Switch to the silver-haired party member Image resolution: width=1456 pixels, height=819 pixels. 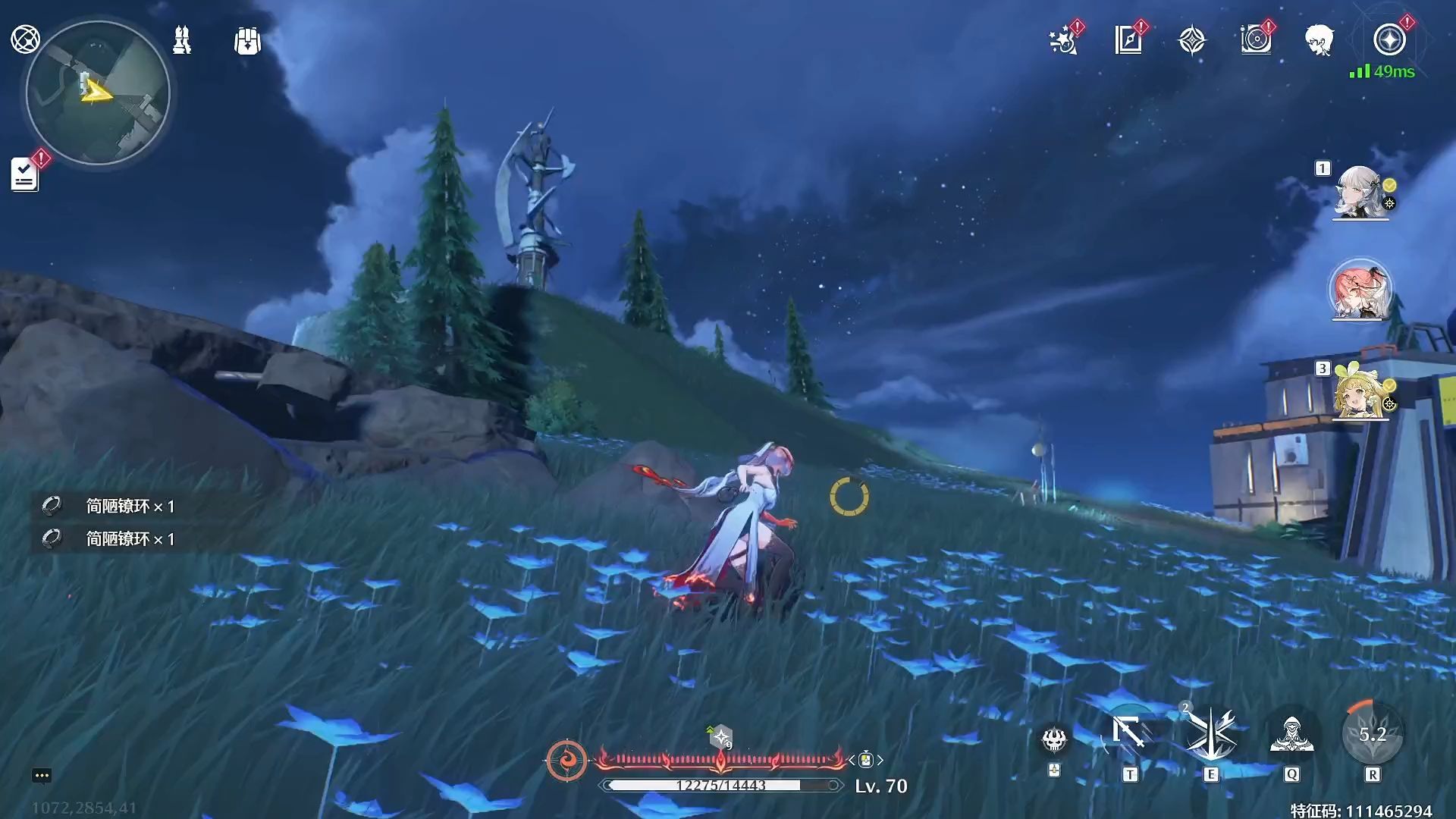pos(1360,192)
